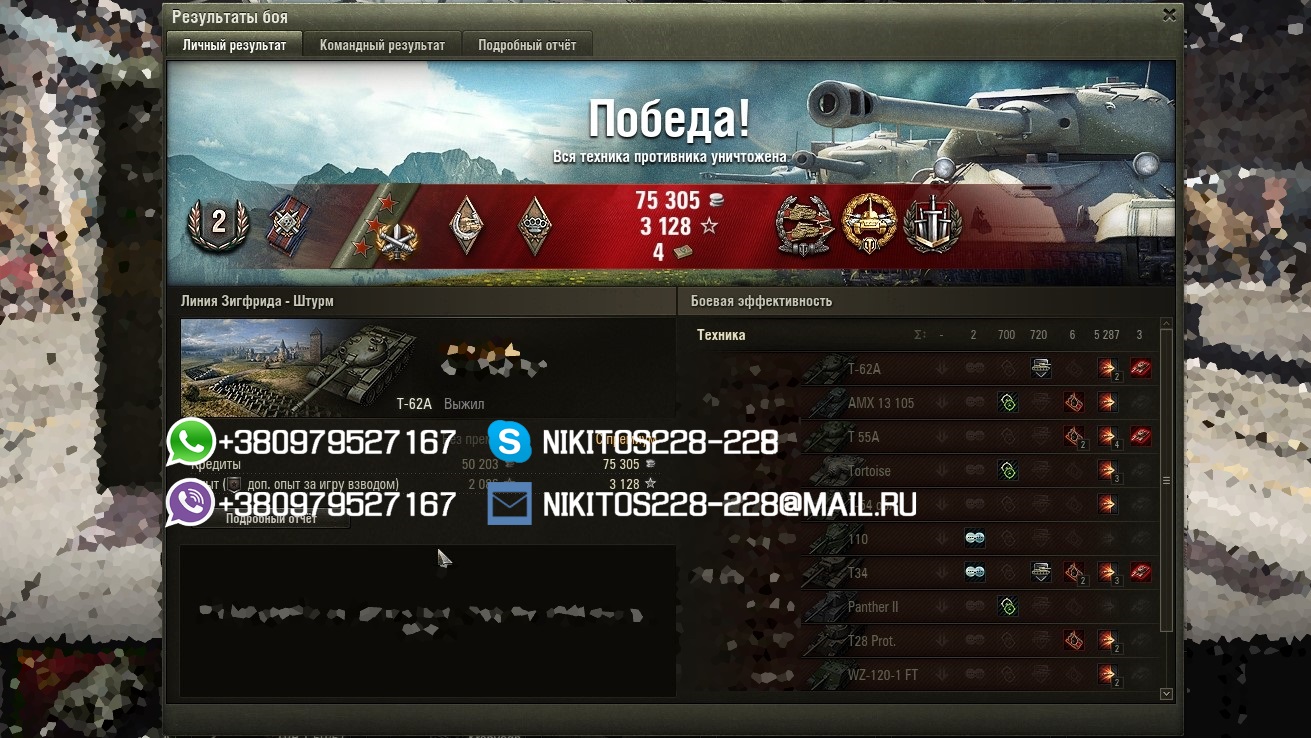
Task: Click the gold tank medal icon
Action: pyautogui.click(x=867, y=223)
